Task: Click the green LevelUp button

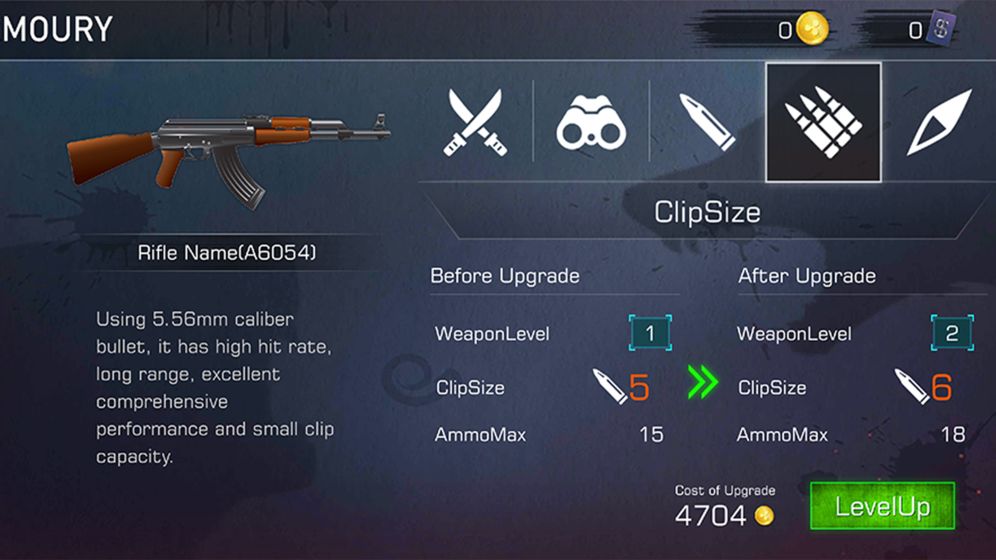Action: [x=882, y=507]
